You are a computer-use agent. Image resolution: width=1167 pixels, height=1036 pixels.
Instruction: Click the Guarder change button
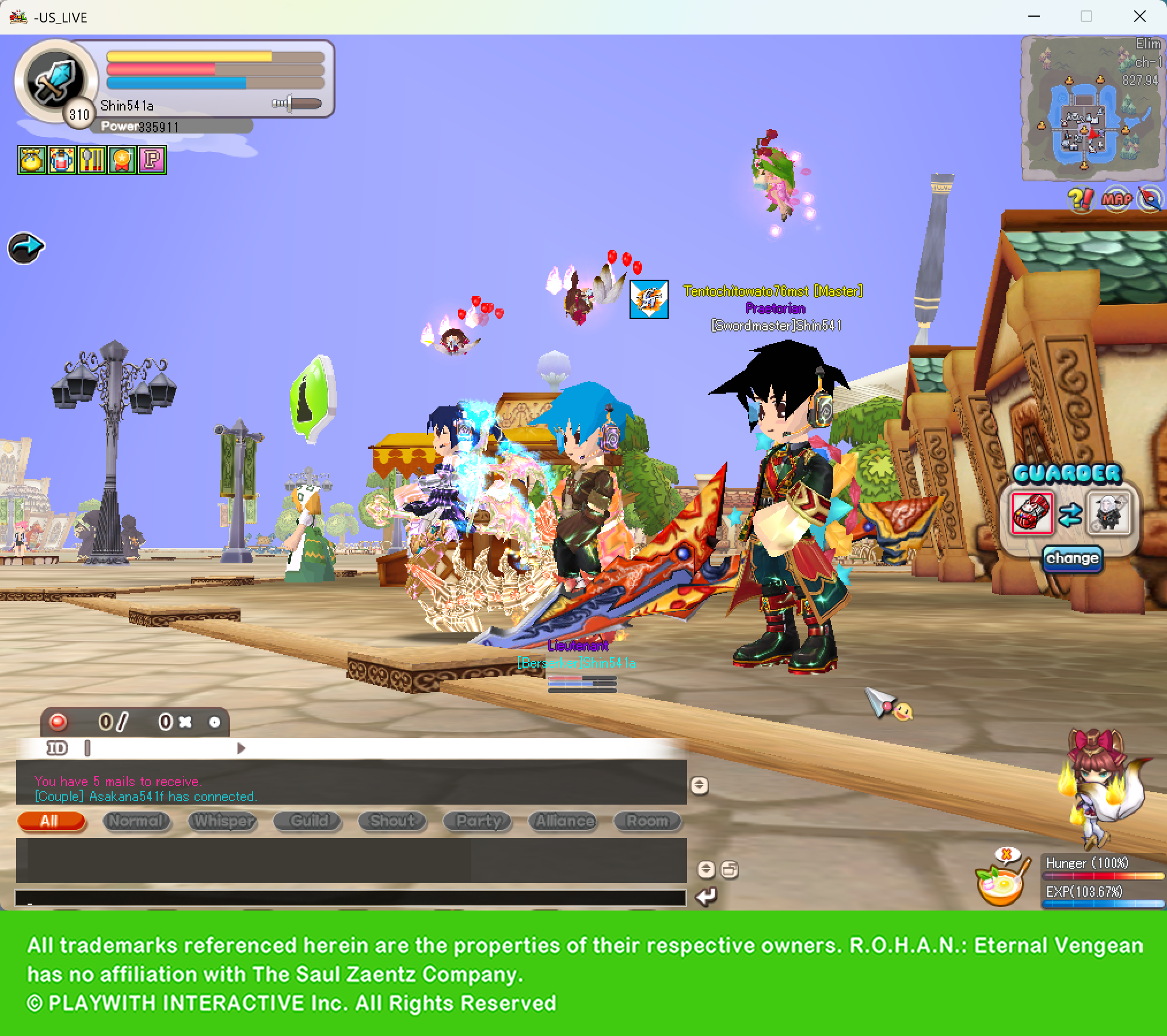[1072, 558]
